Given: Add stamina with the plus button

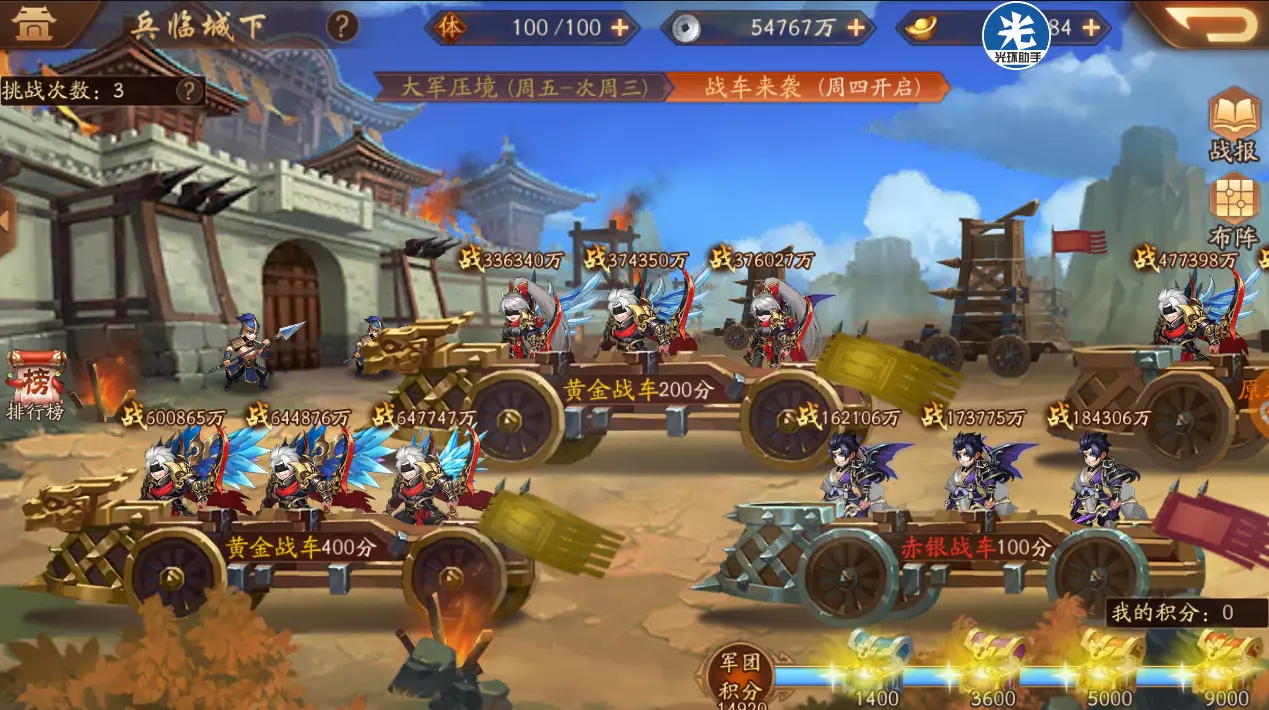Looking at the screenshot, I should [620, 28].
